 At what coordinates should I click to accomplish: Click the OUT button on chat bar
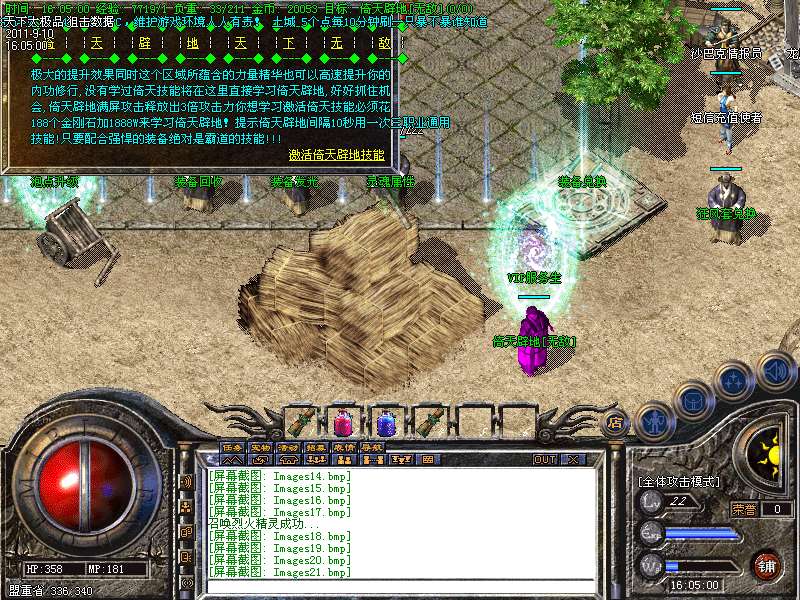[545, 460]
